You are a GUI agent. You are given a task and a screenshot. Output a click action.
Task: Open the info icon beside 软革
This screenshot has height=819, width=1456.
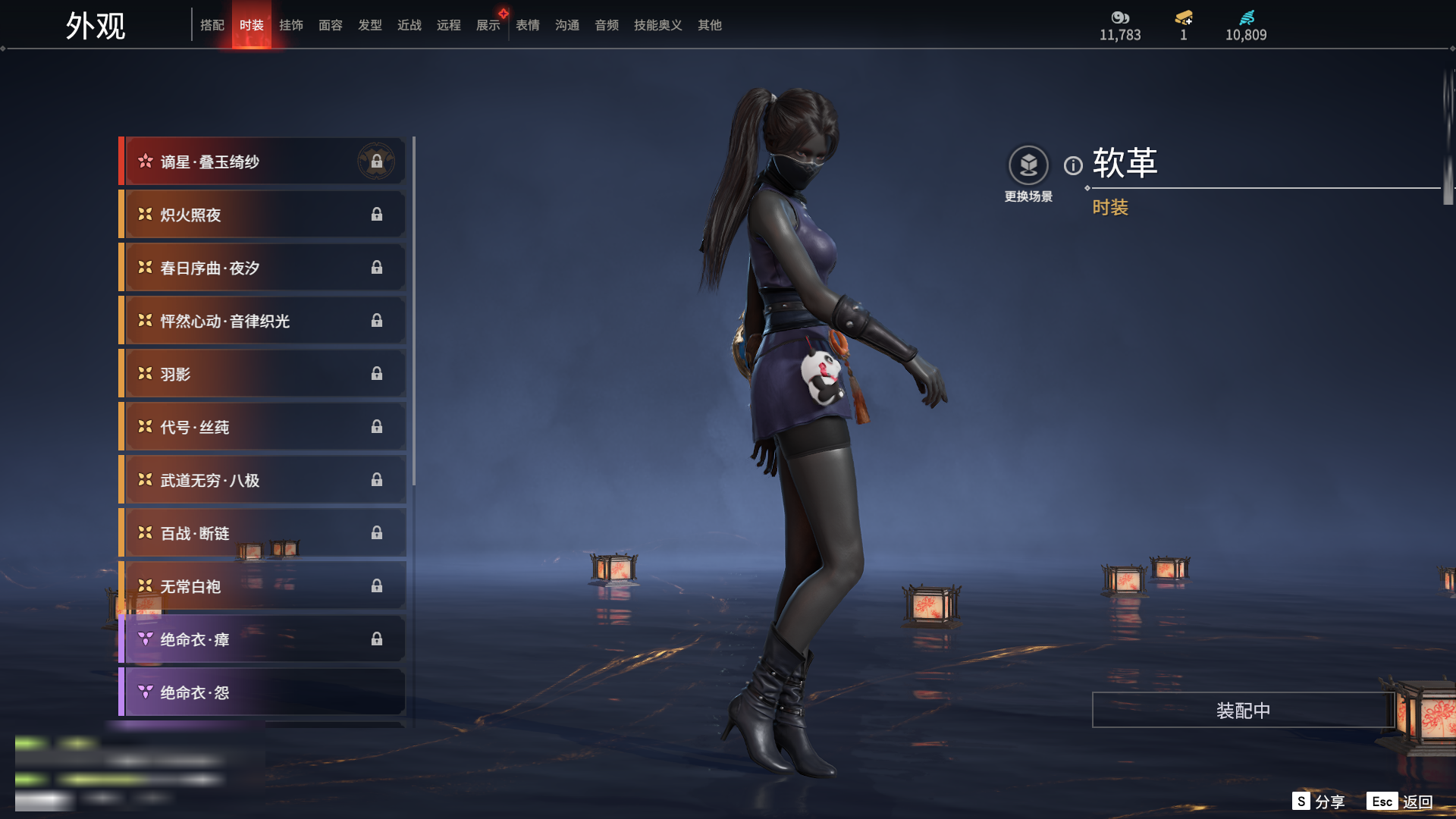pyautogui.click(x=1073, y=165)
